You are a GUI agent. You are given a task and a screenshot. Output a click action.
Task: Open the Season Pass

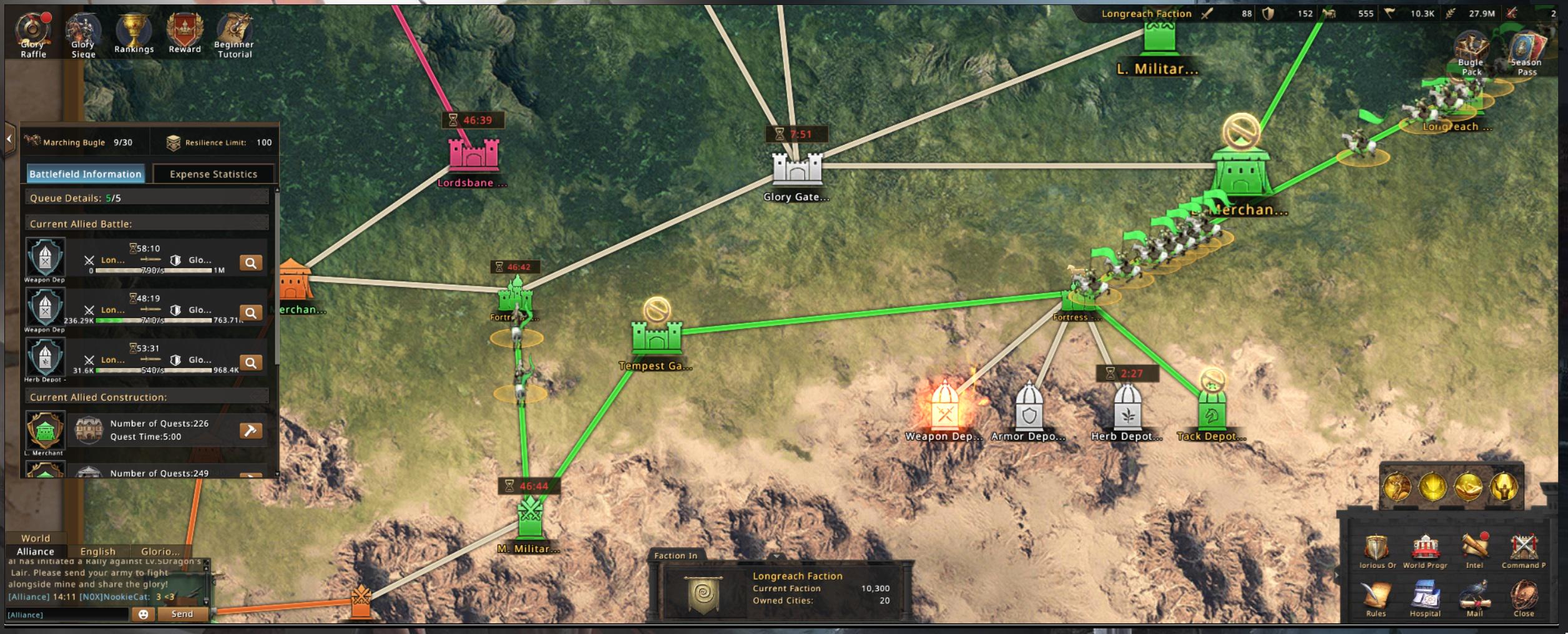click(x=1526, y=54)
